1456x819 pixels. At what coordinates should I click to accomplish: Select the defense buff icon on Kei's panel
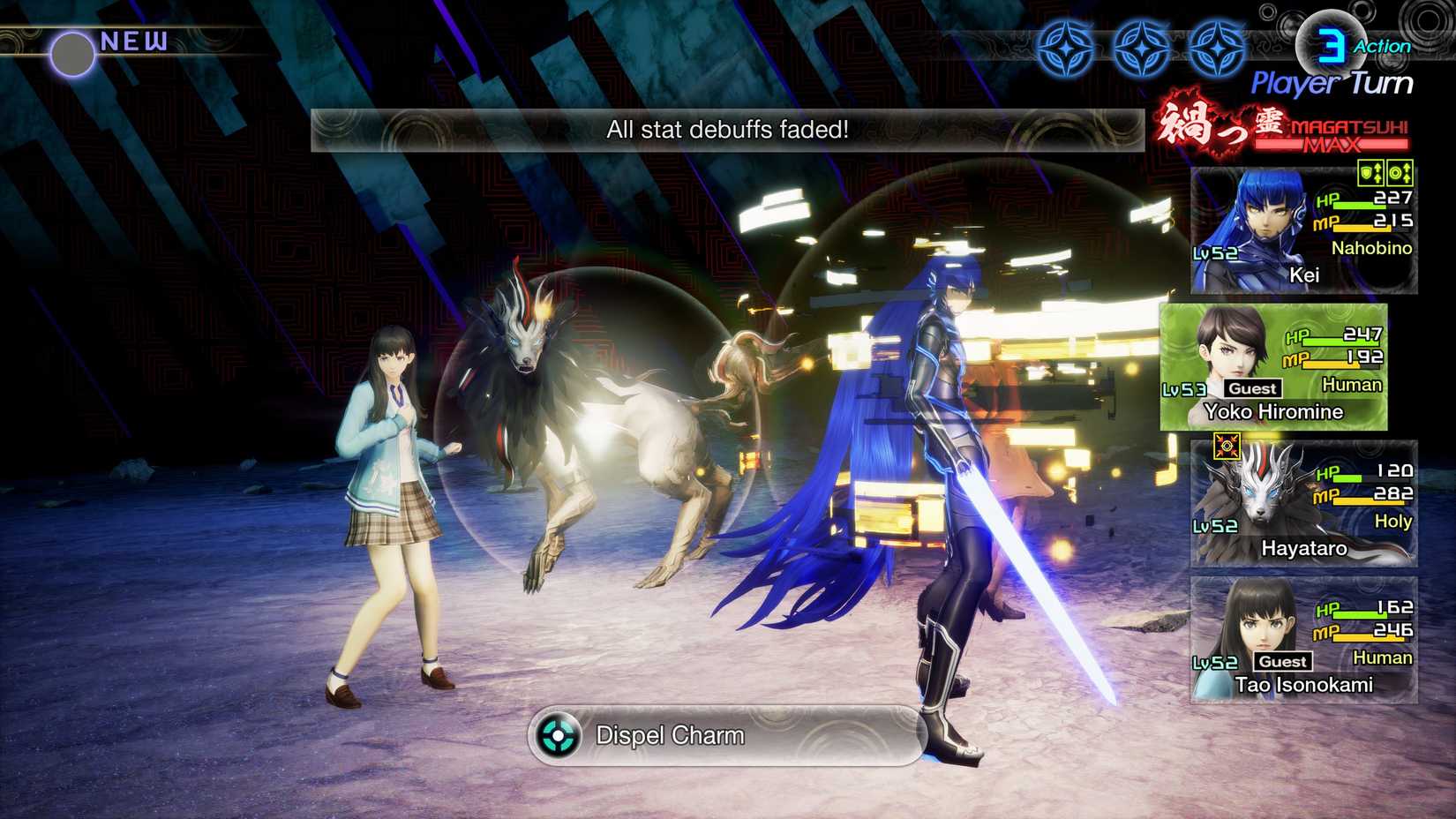(1370, 173)
